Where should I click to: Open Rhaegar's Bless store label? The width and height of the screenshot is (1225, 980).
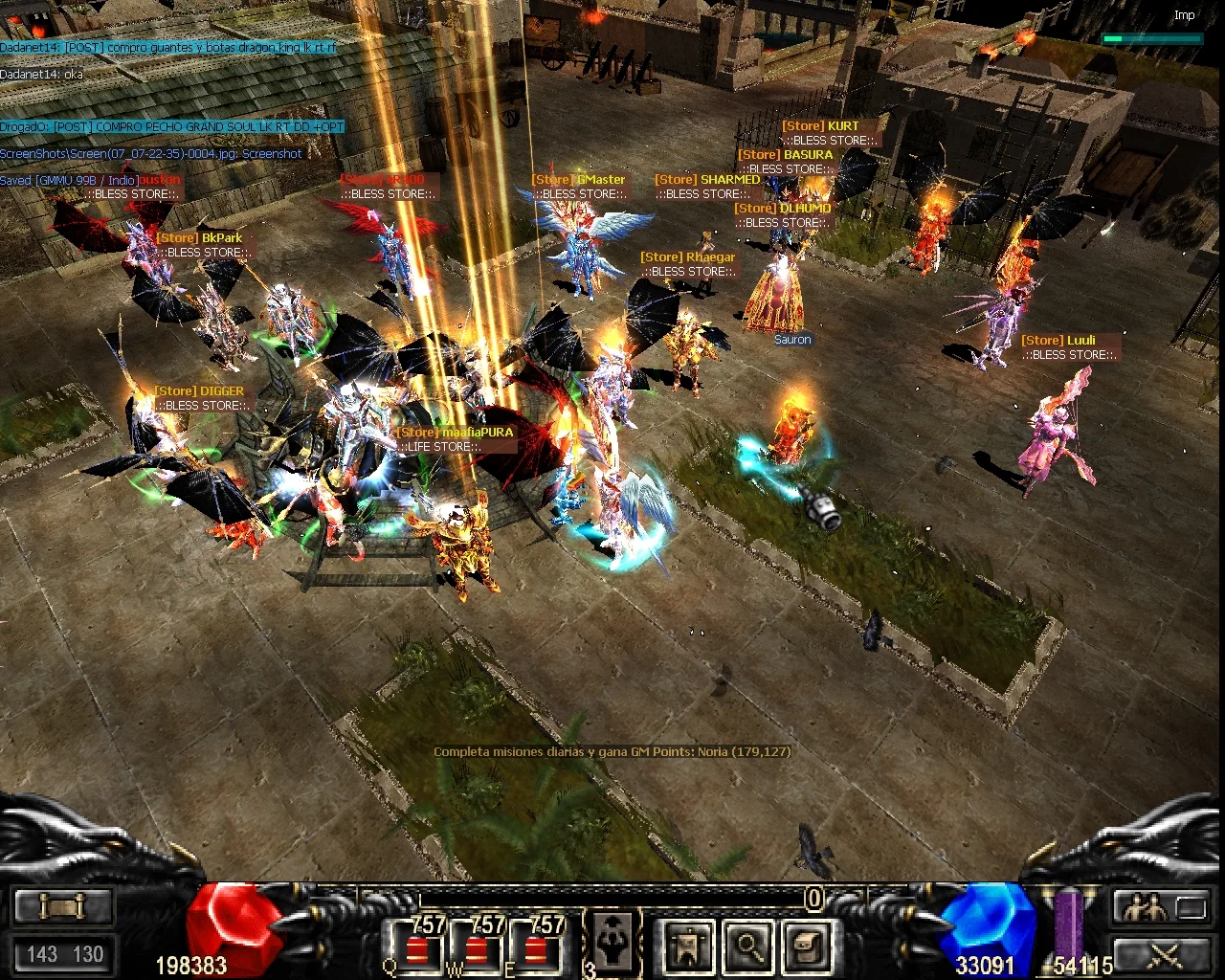pyautogui.click(x=688, y=272)
